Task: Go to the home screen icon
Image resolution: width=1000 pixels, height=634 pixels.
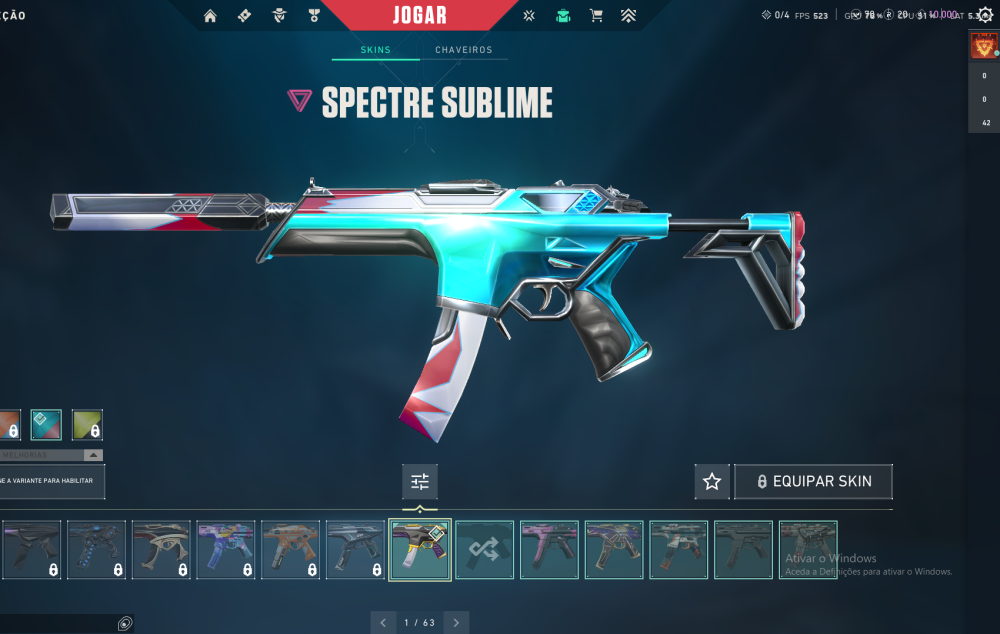Action: pos(210,15)
